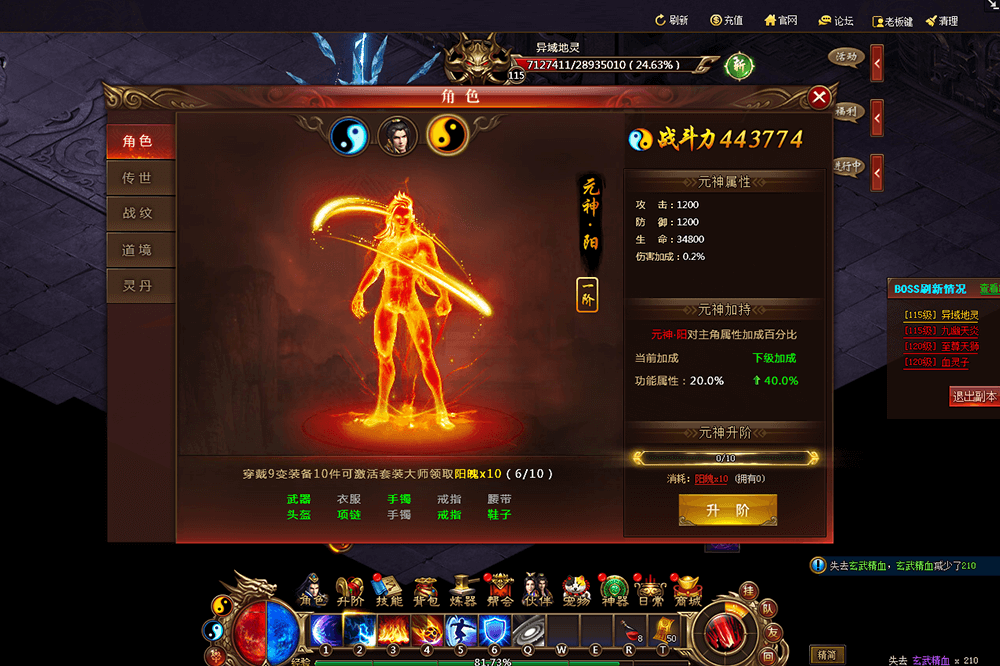Screen dimensions: 1000x666
Task: Click the green 新 badge icon
Action: point(739,66)
